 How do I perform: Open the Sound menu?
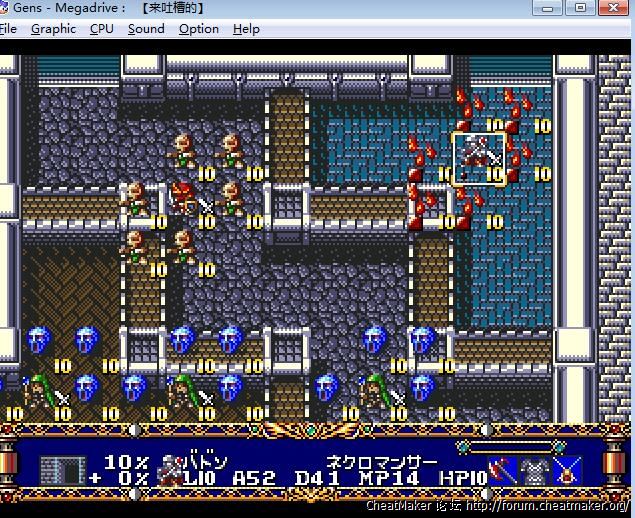click(146, 29)
